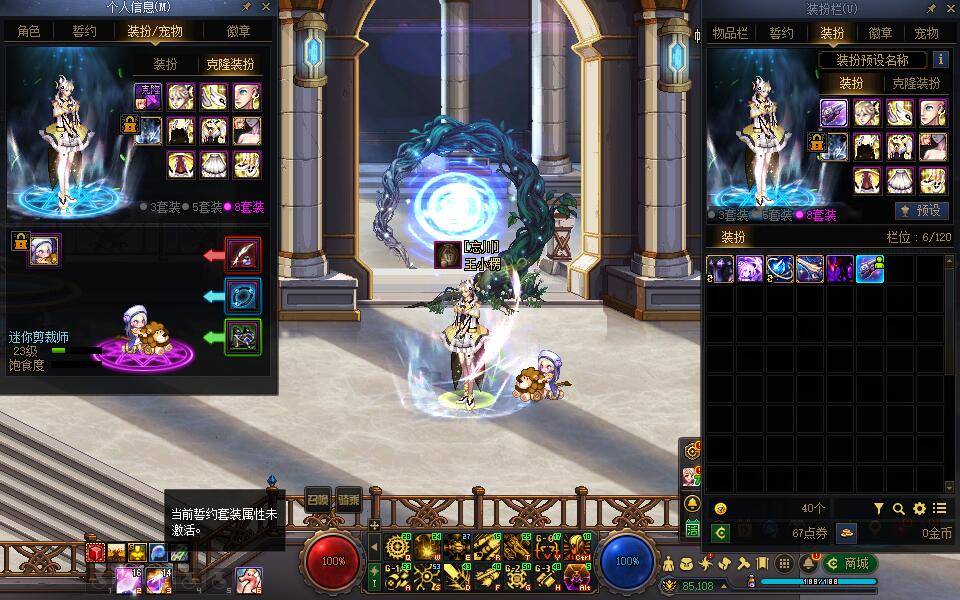Click the 预设 preset button

point(921,211)
